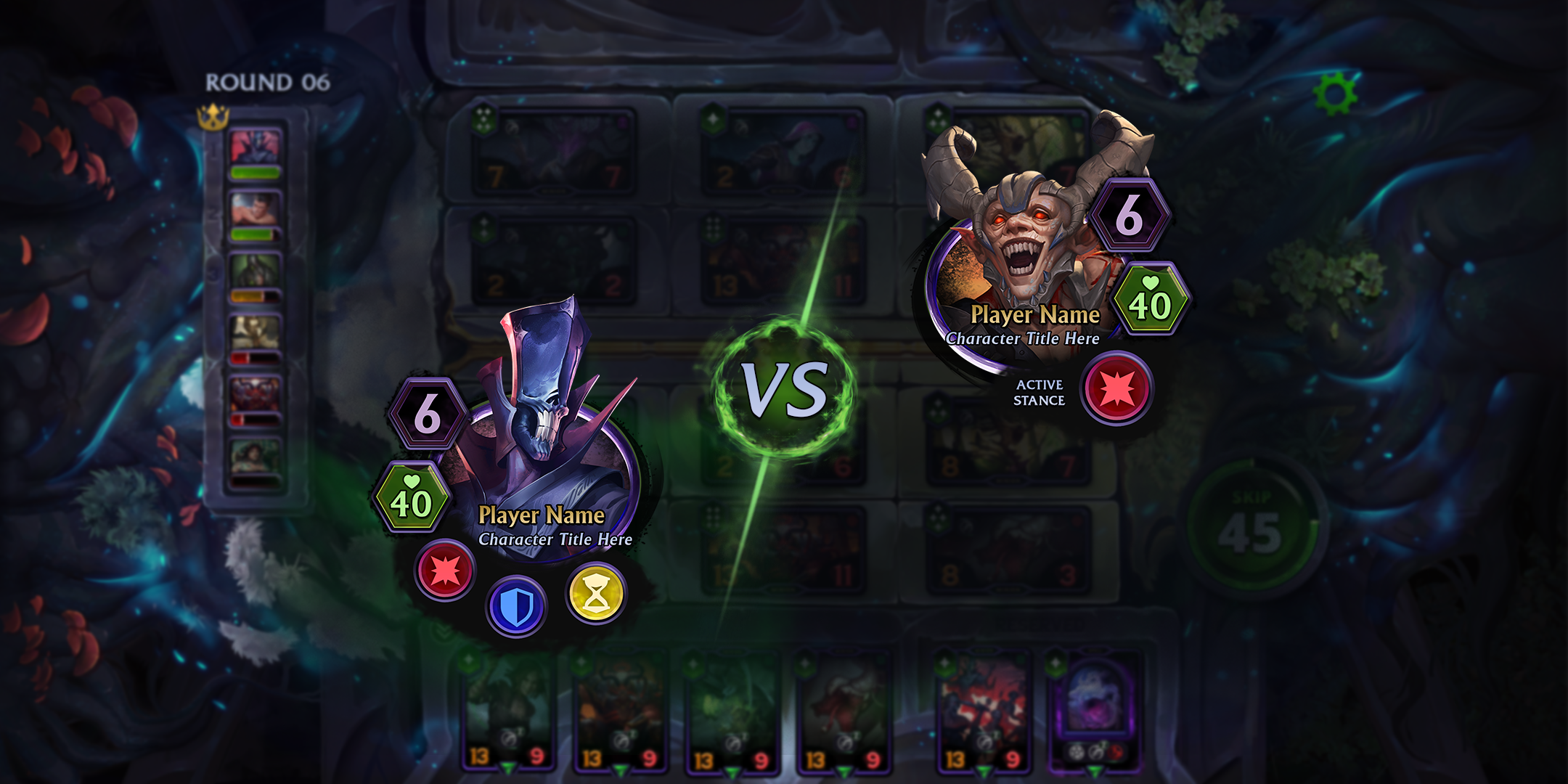Select the purple ghost card in hand

[1093, 708]
